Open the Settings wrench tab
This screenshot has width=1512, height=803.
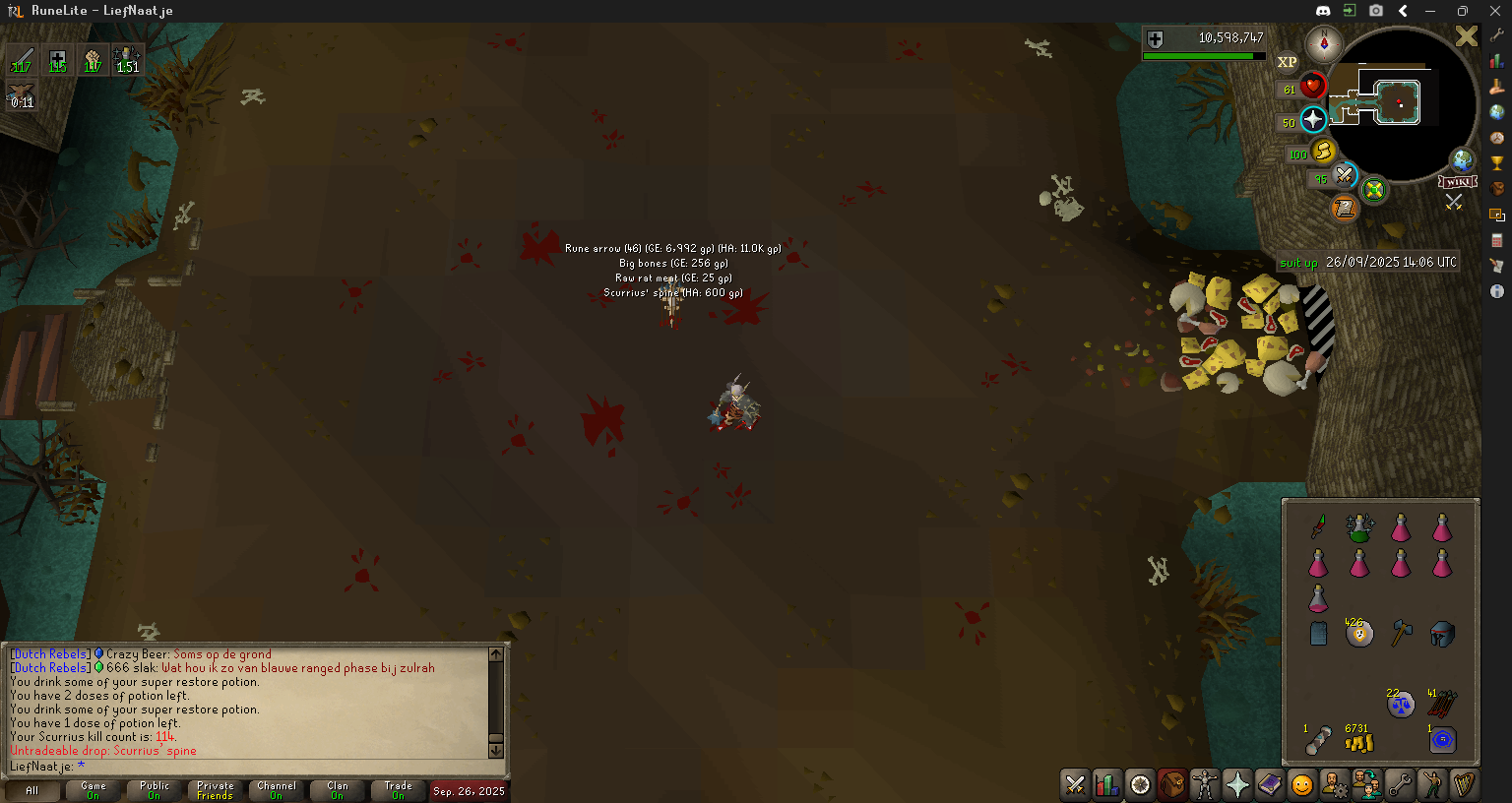tap(1400, 784)
